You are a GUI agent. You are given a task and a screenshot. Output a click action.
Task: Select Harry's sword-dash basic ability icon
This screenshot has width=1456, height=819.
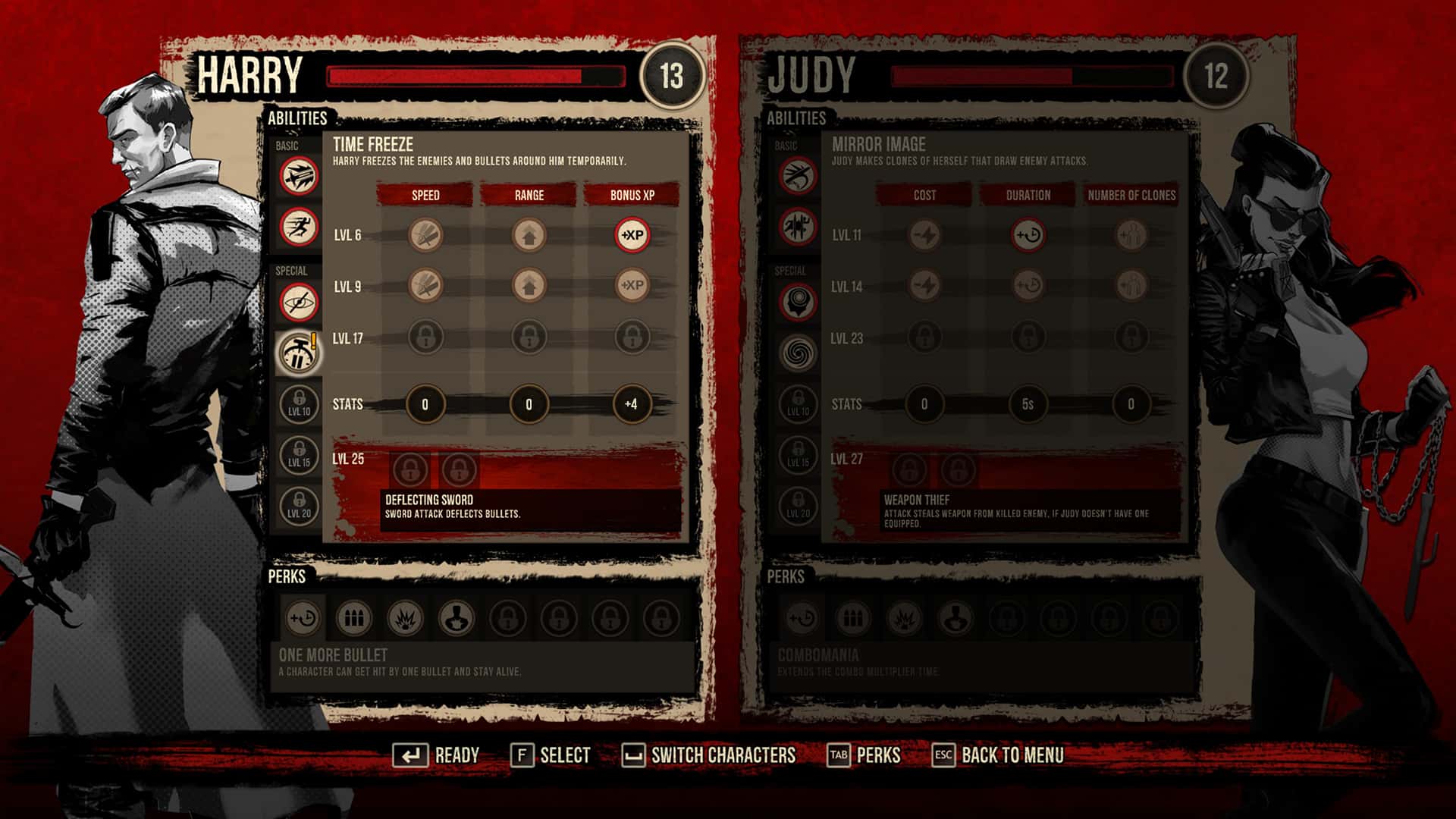299,177
